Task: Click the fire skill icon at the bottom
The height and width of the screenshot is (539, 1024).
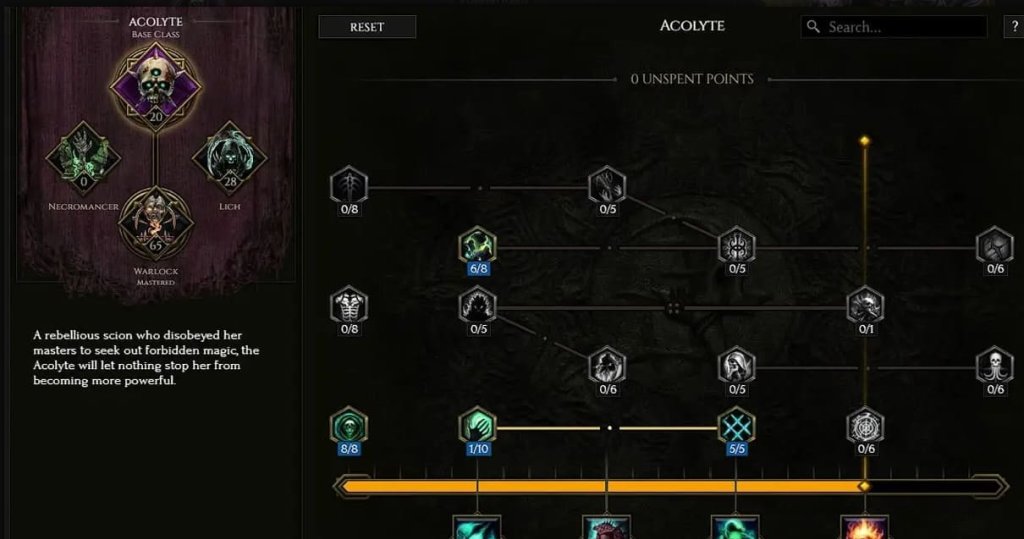Action: [864, 527]
